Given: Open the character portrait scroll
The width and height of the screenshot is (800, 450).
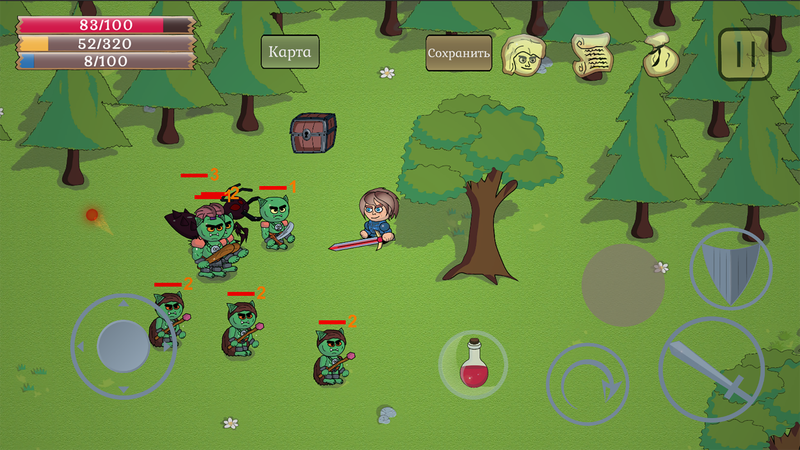Looking at the screenshot, I should 524,54.
